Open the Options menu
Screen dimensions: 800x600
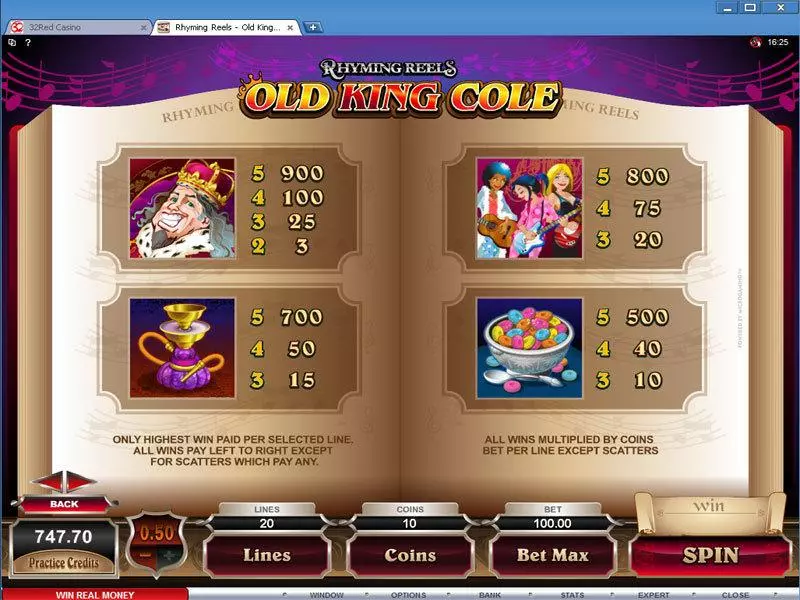pos(408,594)
